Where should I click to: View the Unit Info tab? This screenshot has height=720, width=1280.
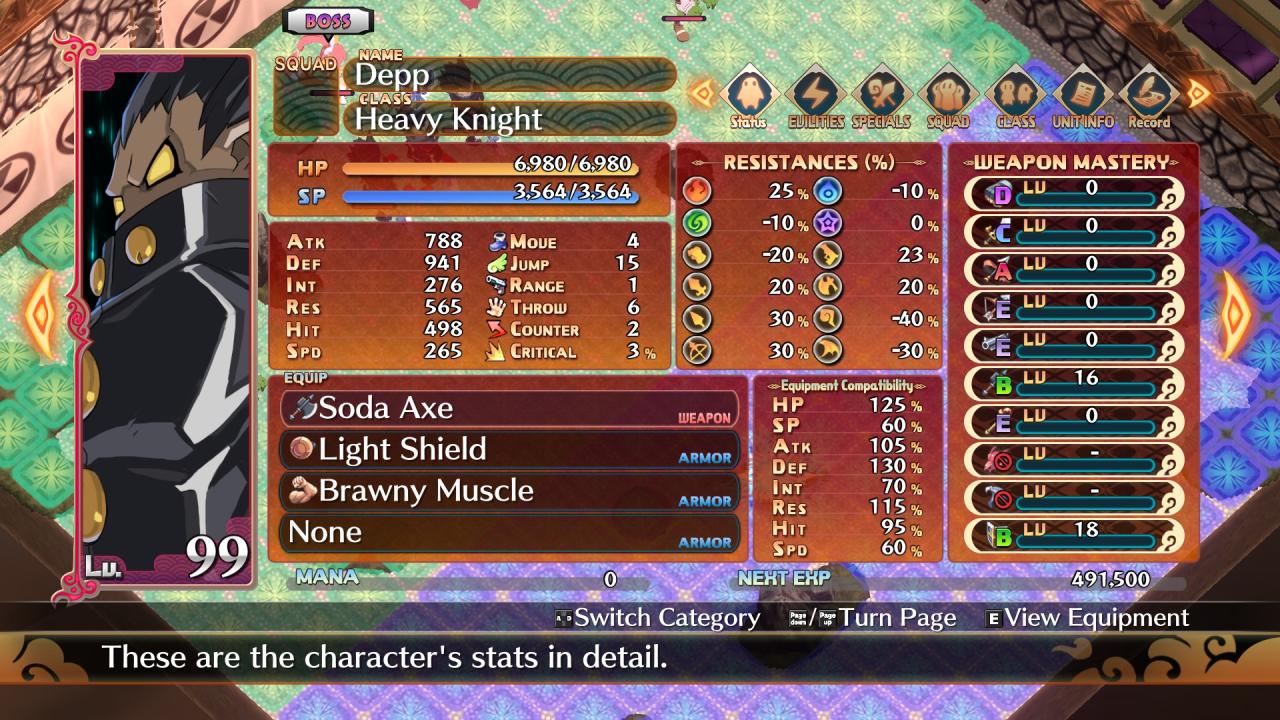(1082, 96)
